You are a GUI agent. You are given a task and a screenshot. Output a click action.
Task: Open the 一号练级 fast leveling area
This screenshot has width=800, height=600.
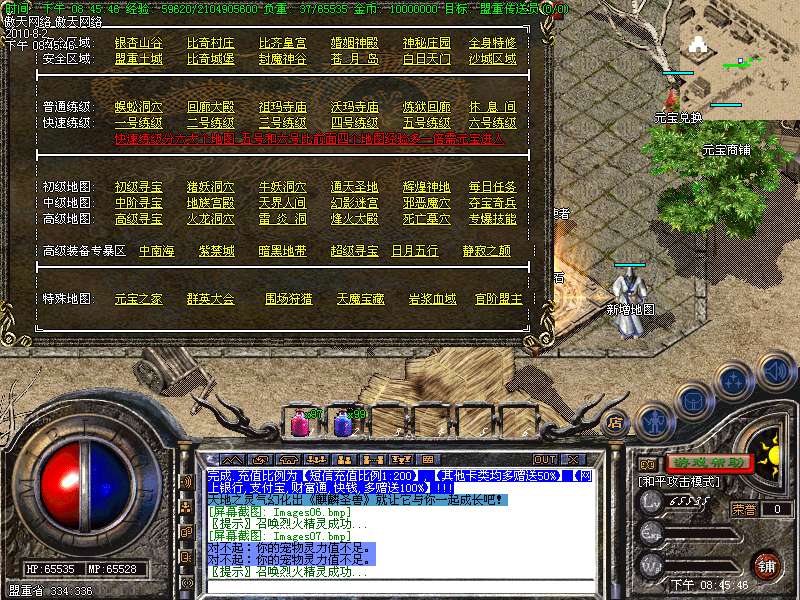[x=139, y=123]
